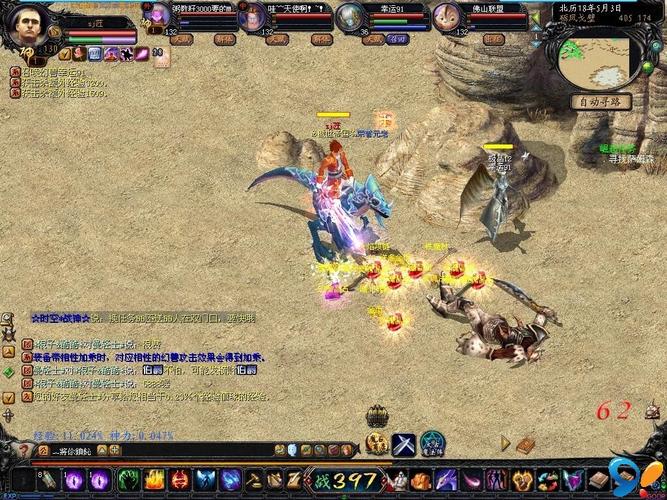
Task: Click the 自动寻路 auto-pathfinding button
Action: [x=600, y=101]
